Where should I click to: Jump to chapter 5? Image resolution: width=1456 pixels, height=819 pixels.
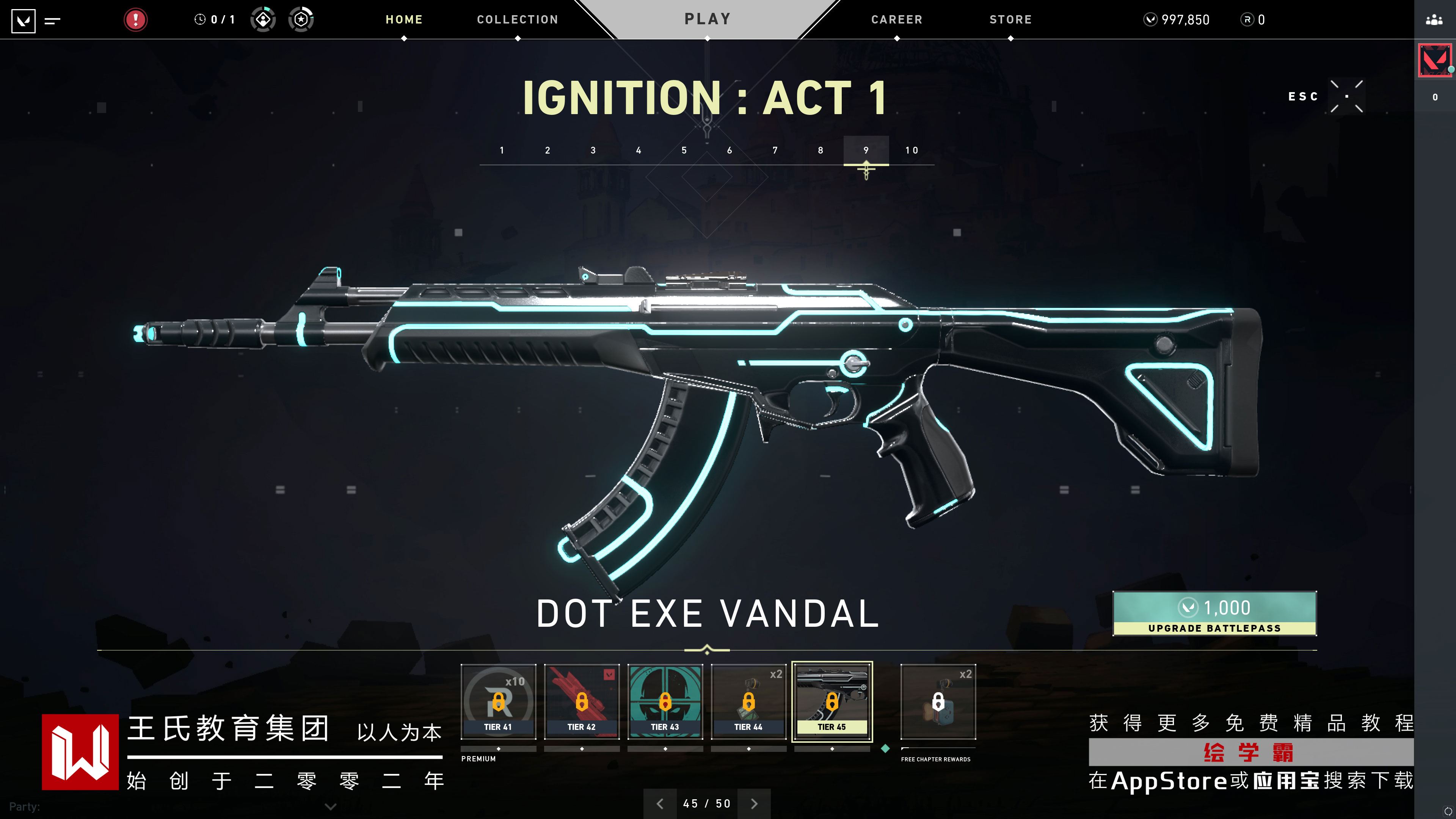point(684,151)
